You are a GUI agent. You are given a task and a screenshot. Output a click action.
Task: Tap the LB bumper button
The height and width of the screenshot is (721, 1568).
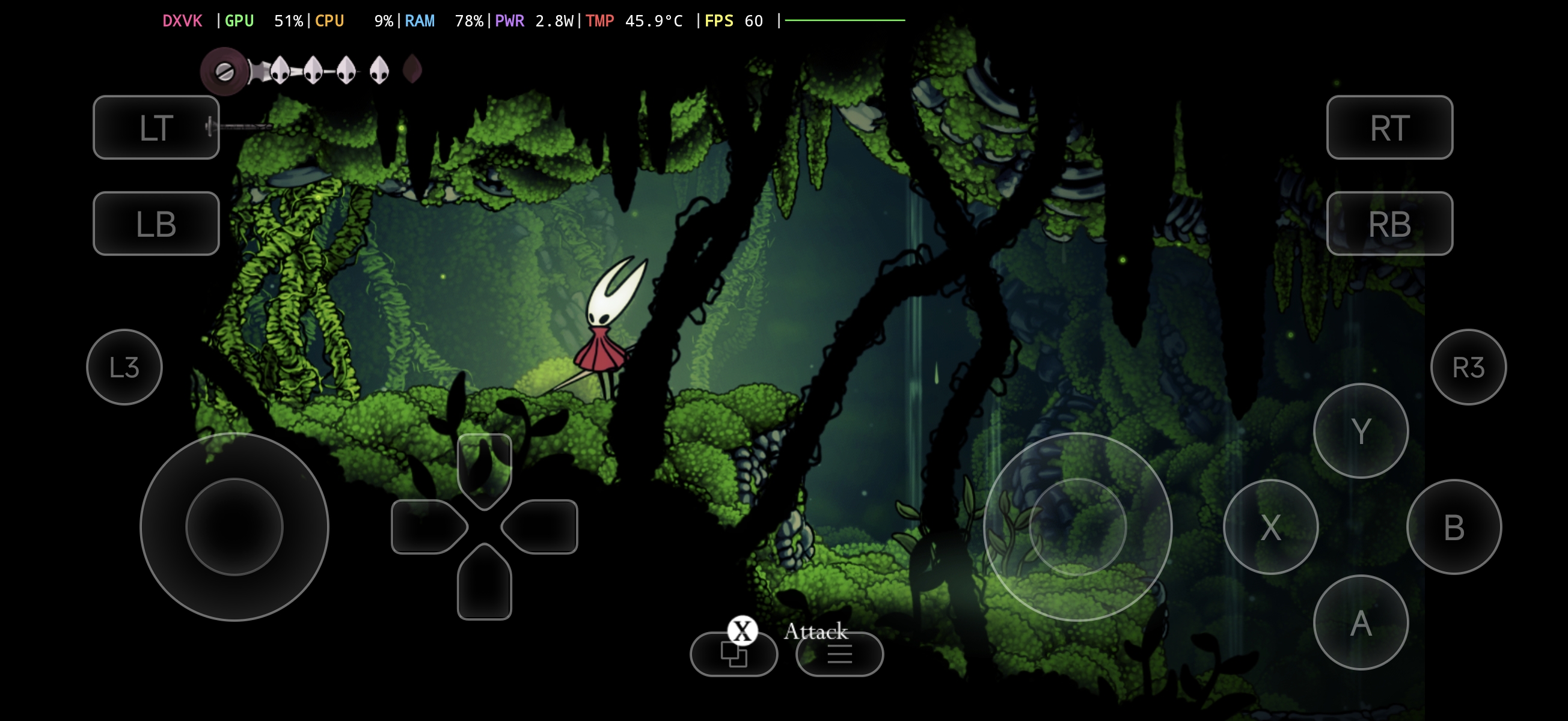coord(156,224)
